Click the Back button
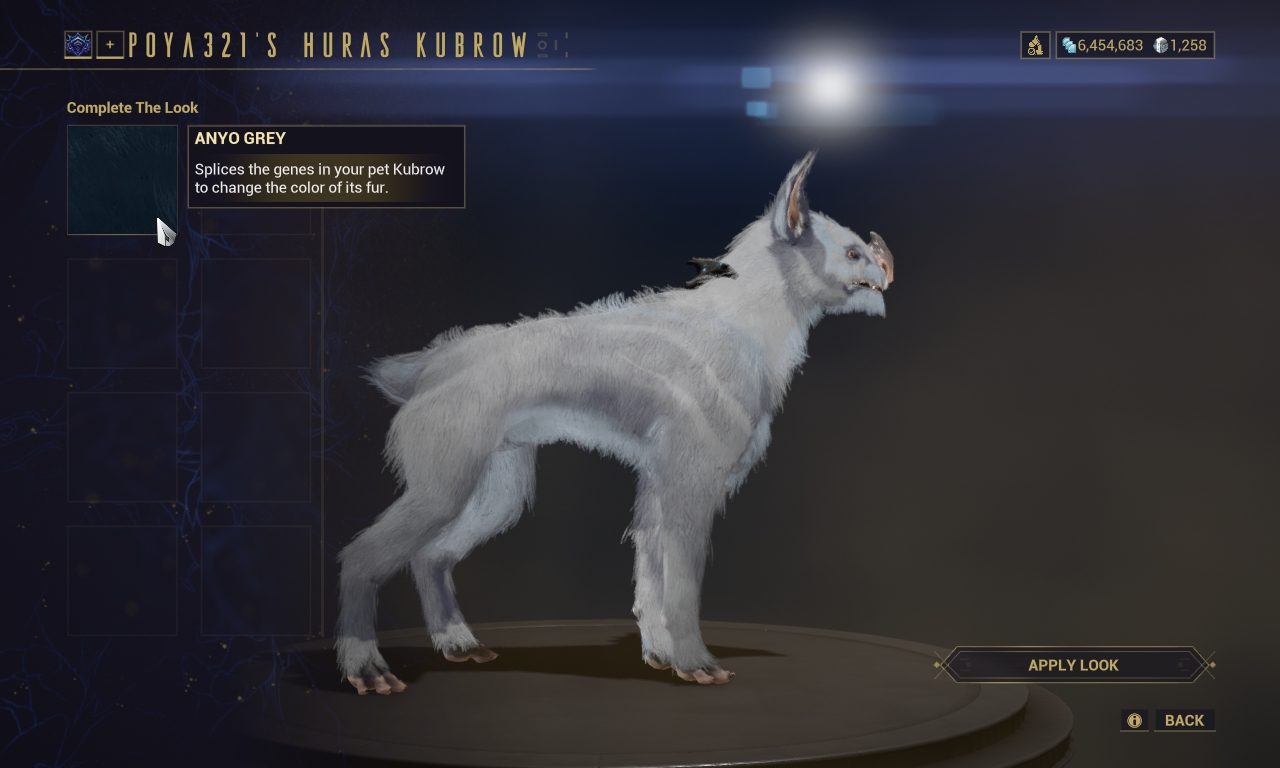This screenshot has width=1280, height=768. [x=1185, y=720]
